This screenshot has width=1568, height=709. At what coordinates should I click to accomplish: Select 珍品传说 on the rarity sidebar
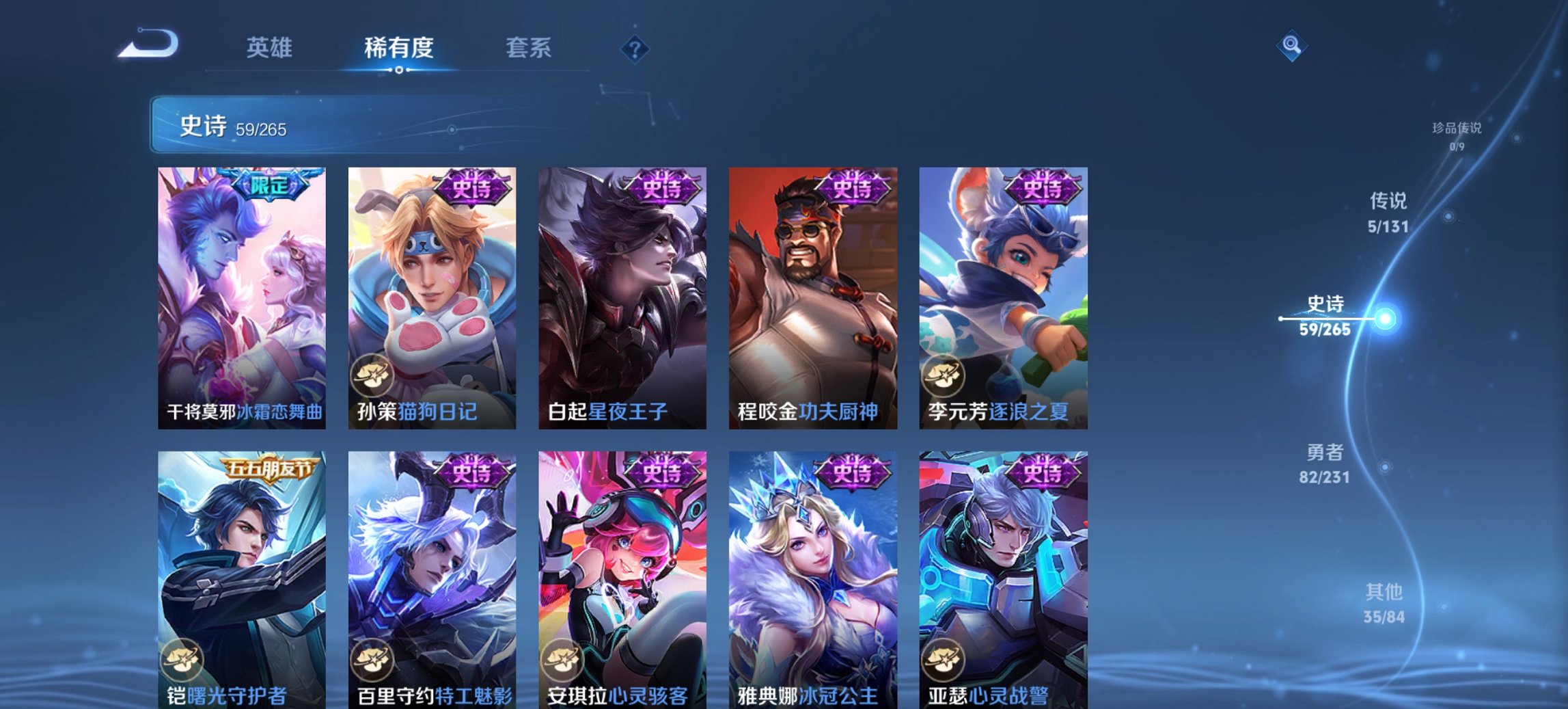tap(1455, 137)
